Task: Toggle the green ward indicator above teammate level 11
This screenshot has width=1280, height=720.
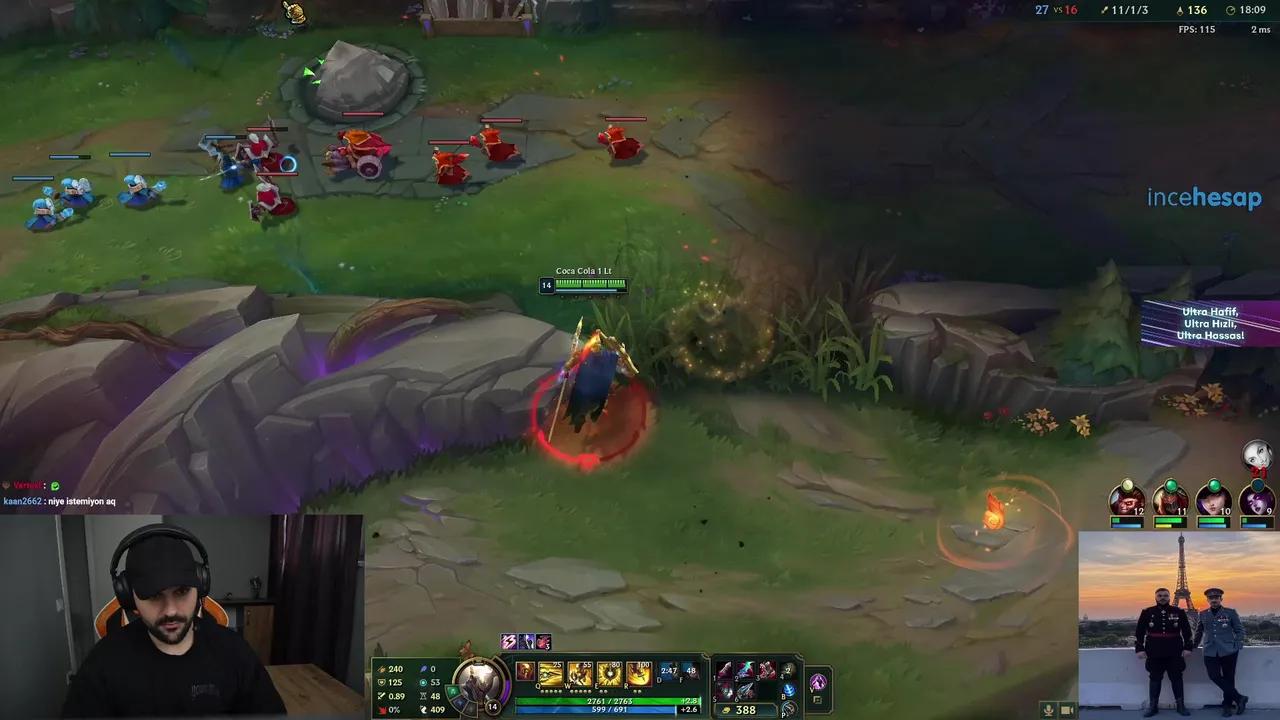Action: pos(1171,485)
